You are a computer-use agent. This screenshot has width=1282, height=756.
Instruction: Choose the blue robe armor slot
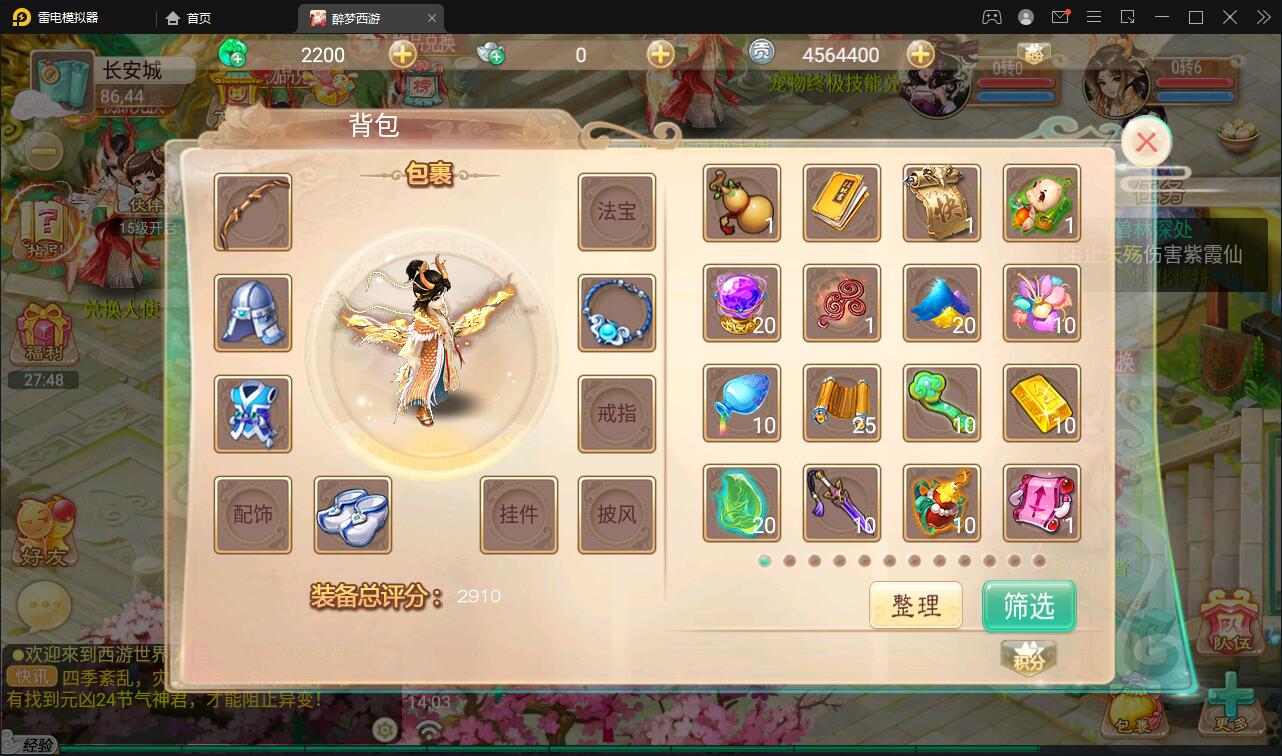253,413
